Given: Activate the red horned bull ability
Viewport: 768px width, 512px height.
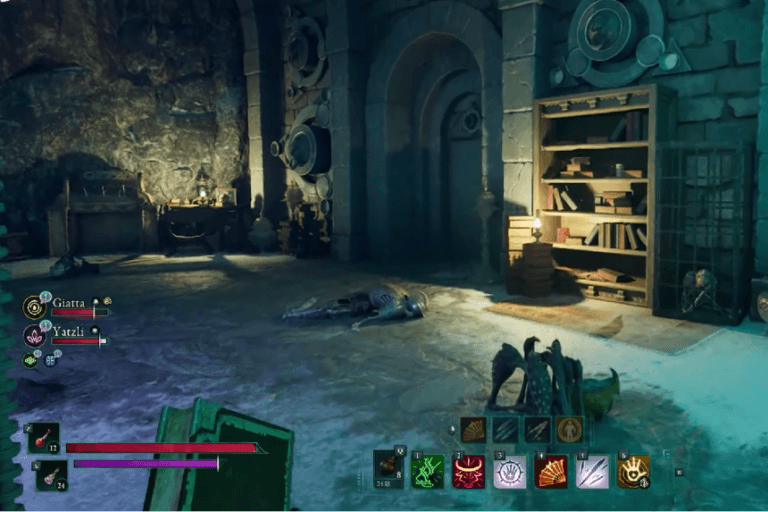Looking at the screenshot, I should [469, 471].
